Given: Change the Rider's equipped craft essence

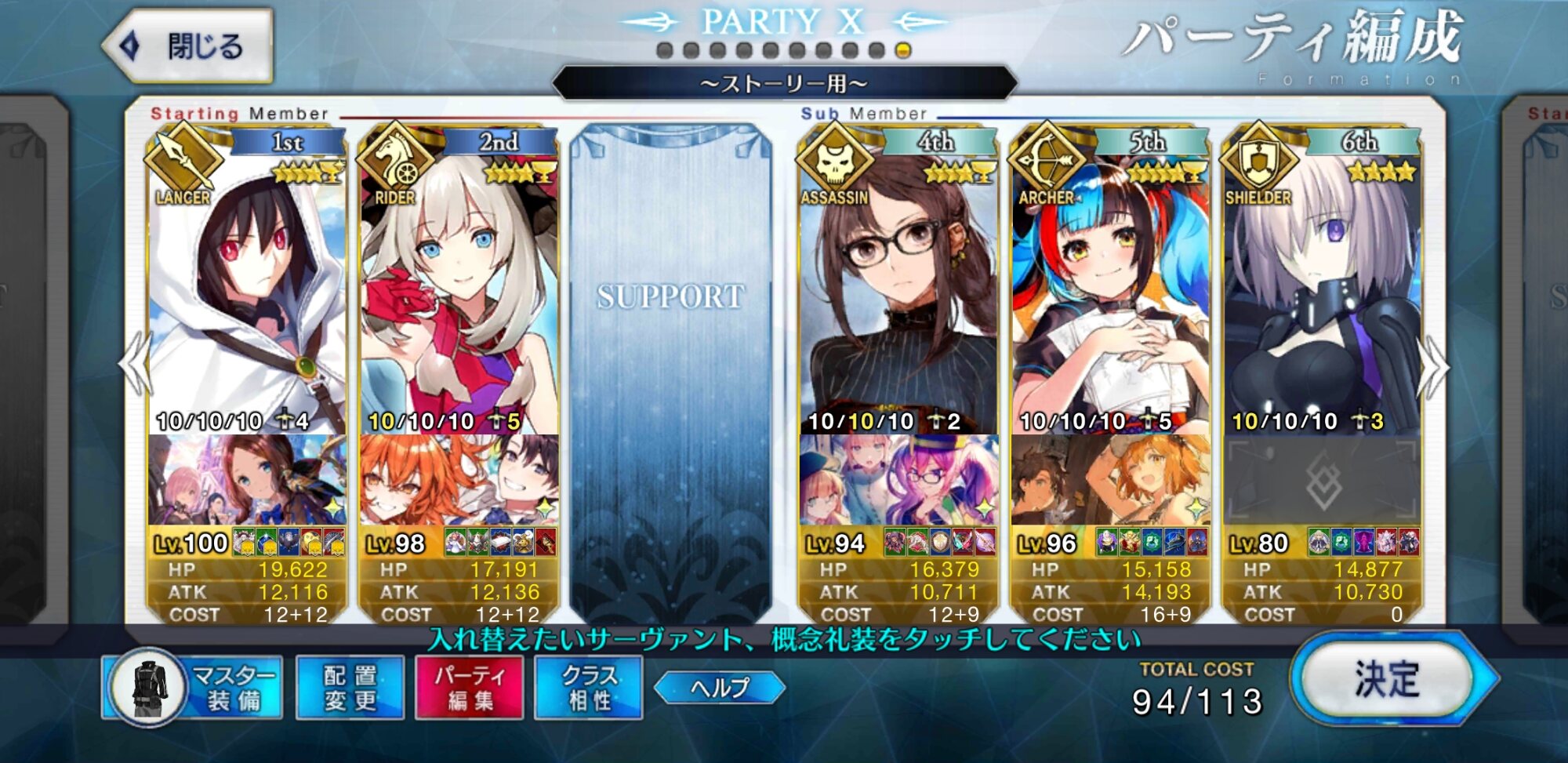Looking at the screenshot, I should coord(459,480).
